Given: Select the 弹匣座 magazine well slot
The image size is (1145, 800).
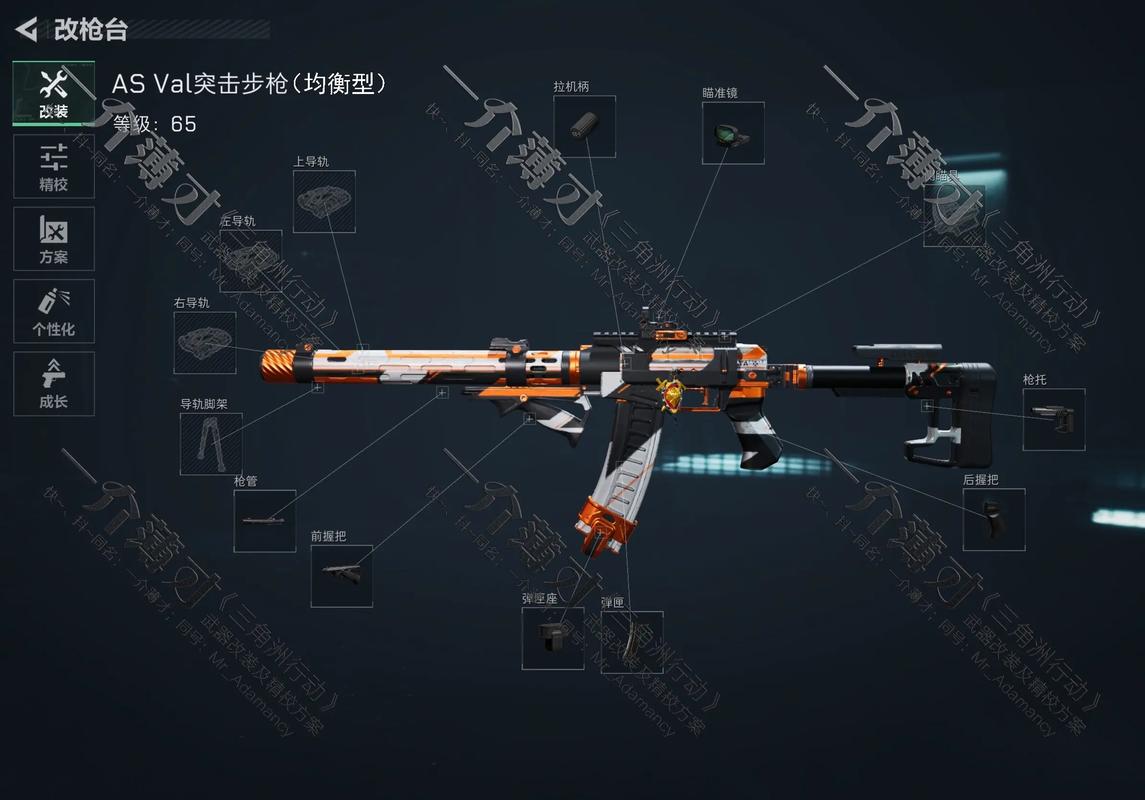Looking at the screenshot, I should 553,638.
